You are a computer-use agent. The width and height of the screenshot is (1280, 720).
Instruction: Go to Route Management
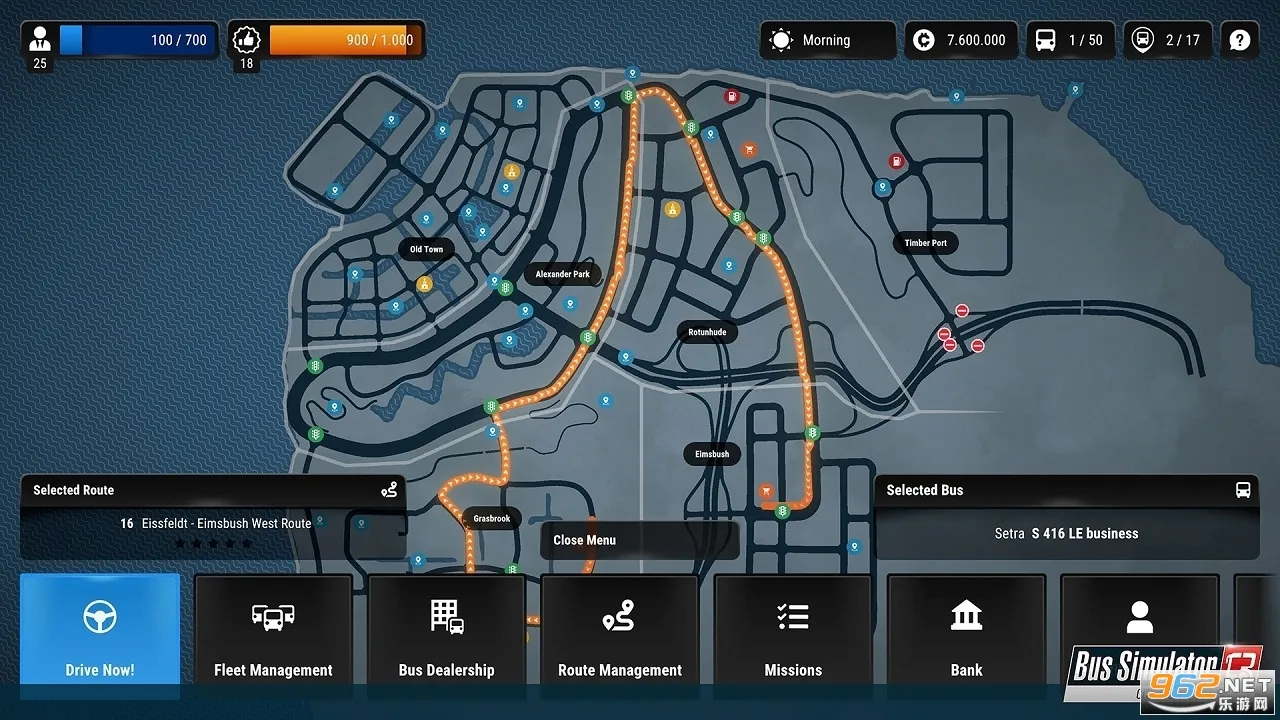point(620,633)
